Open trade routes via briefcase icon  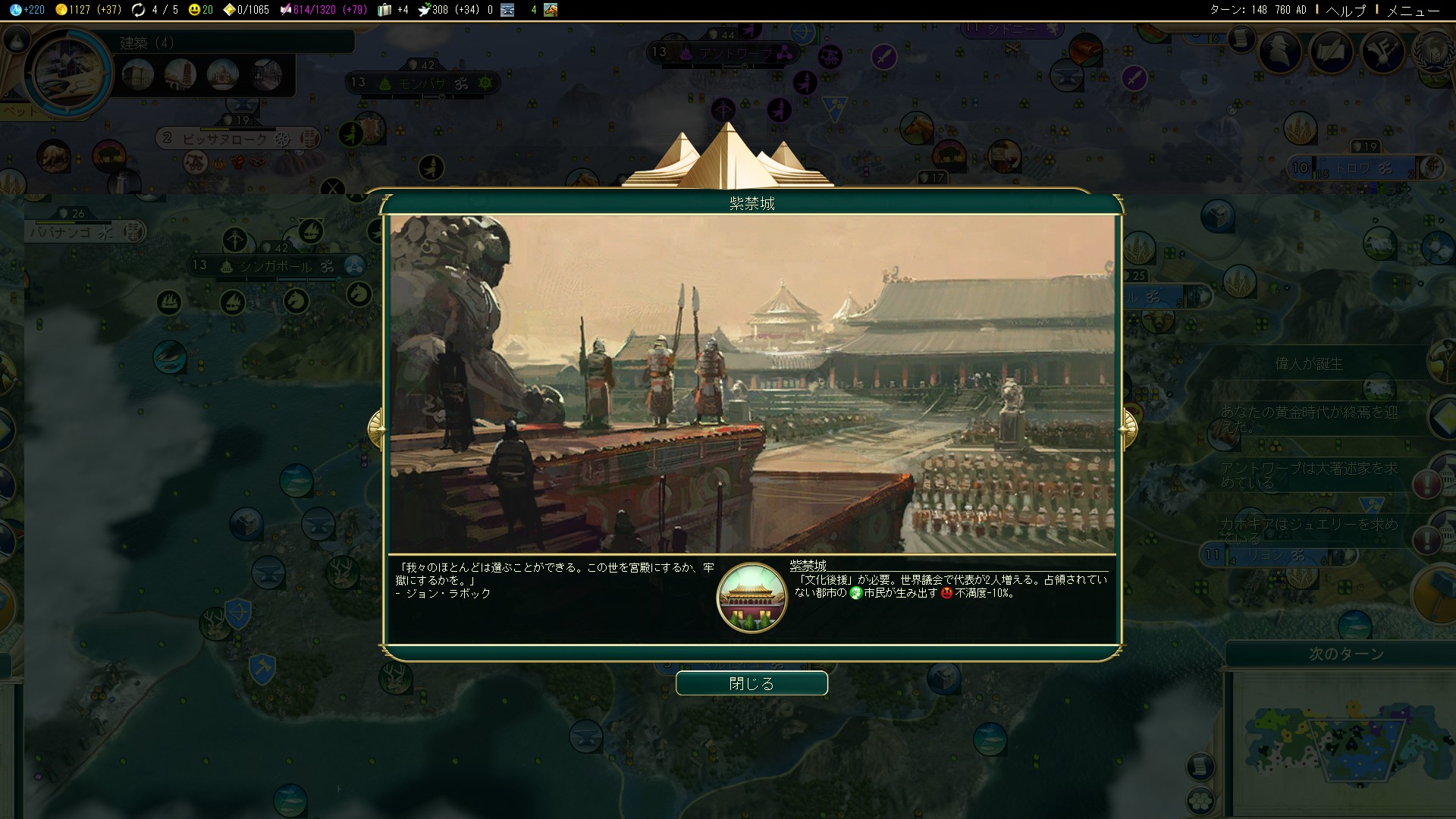[x=383, y=11]
